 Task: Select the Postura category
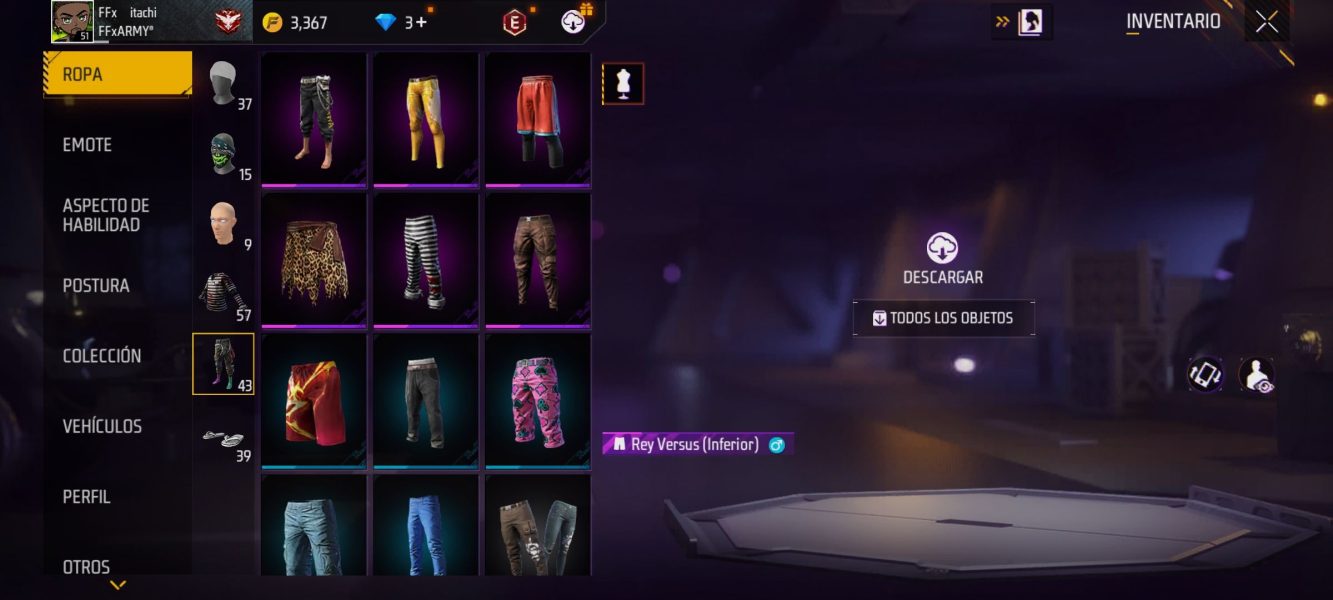(x=96, y=286)
